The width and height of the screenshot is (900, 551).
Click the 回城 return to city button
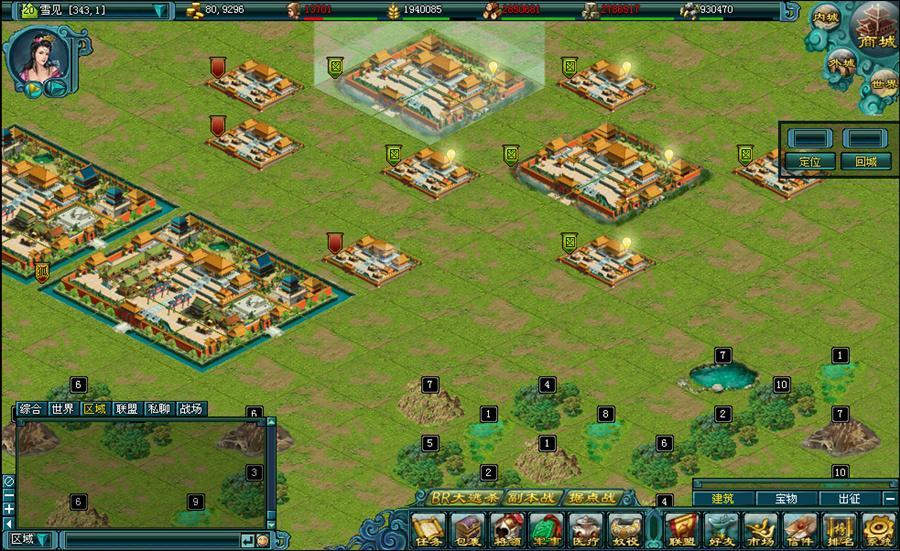[x=865, y=161]
